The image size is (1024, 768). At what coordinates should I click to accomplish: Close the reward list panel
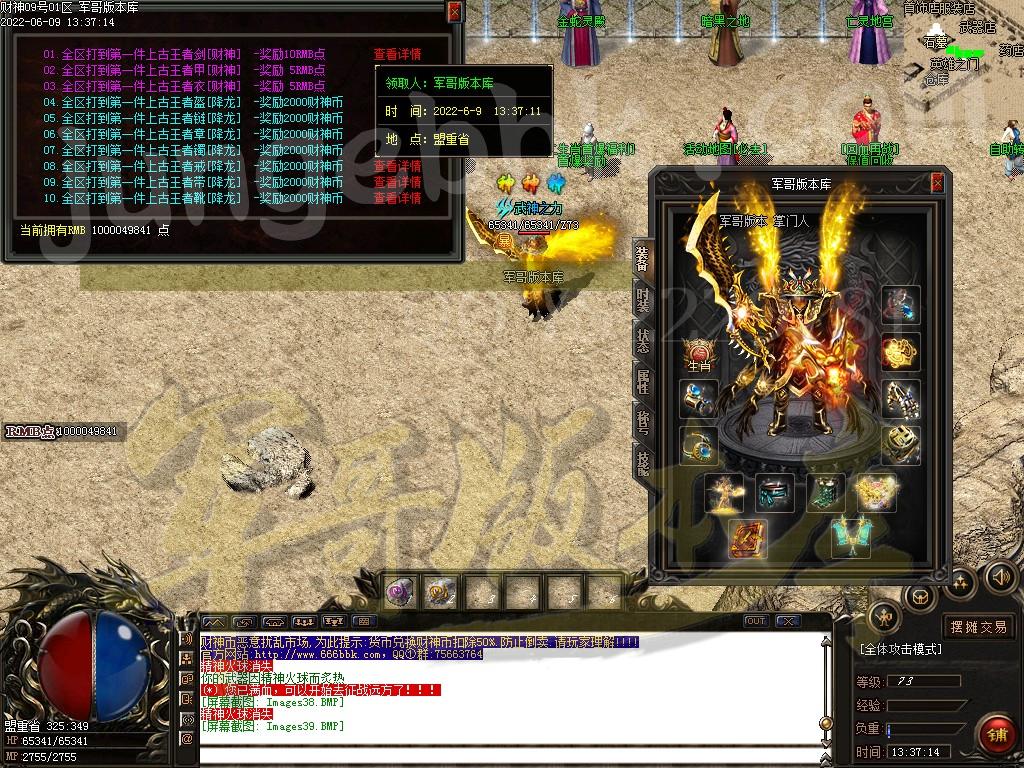pos(455,11)
